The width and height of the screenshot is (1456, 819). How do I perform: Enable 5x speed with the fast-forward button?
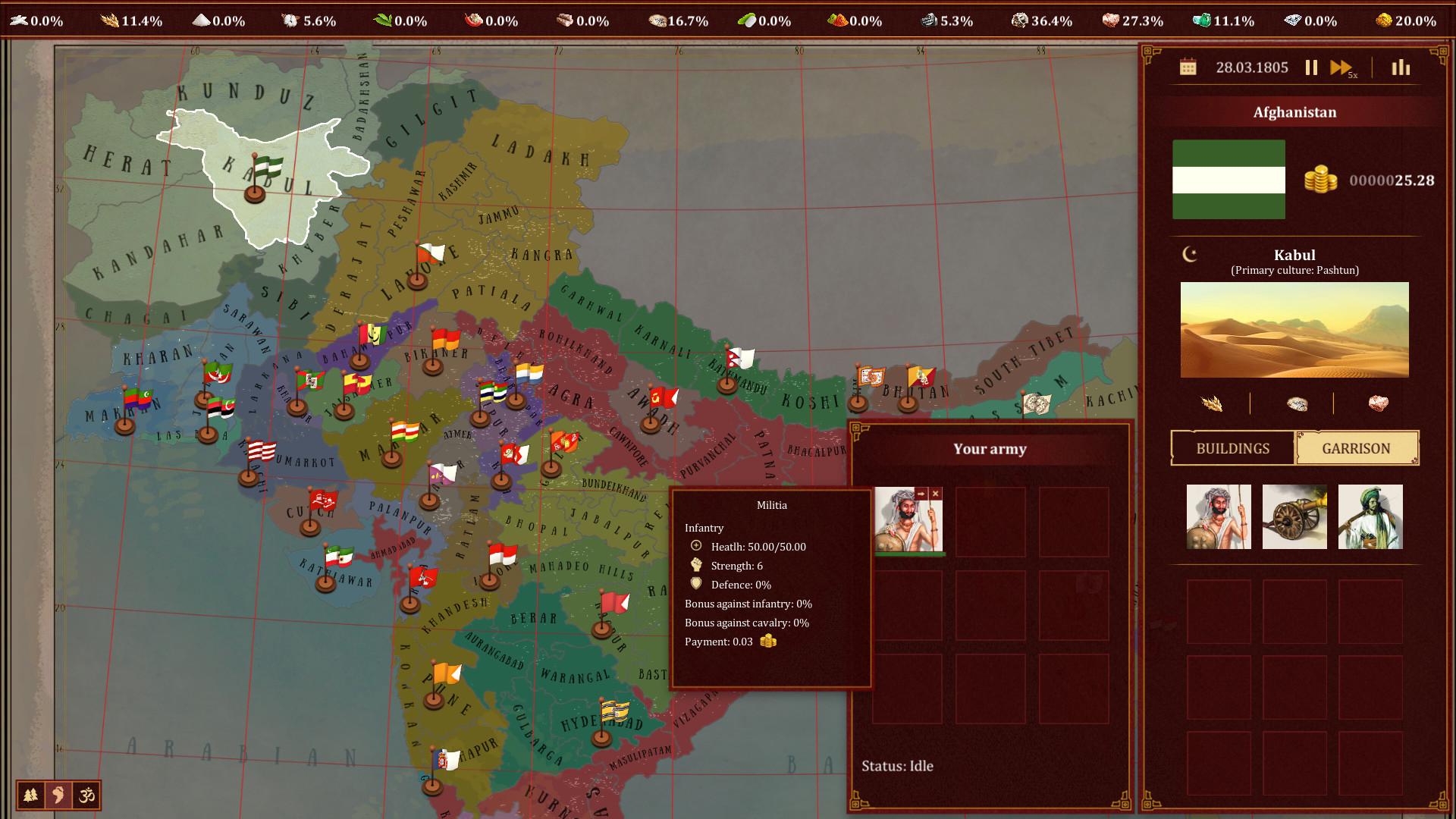click(1339, 67)
